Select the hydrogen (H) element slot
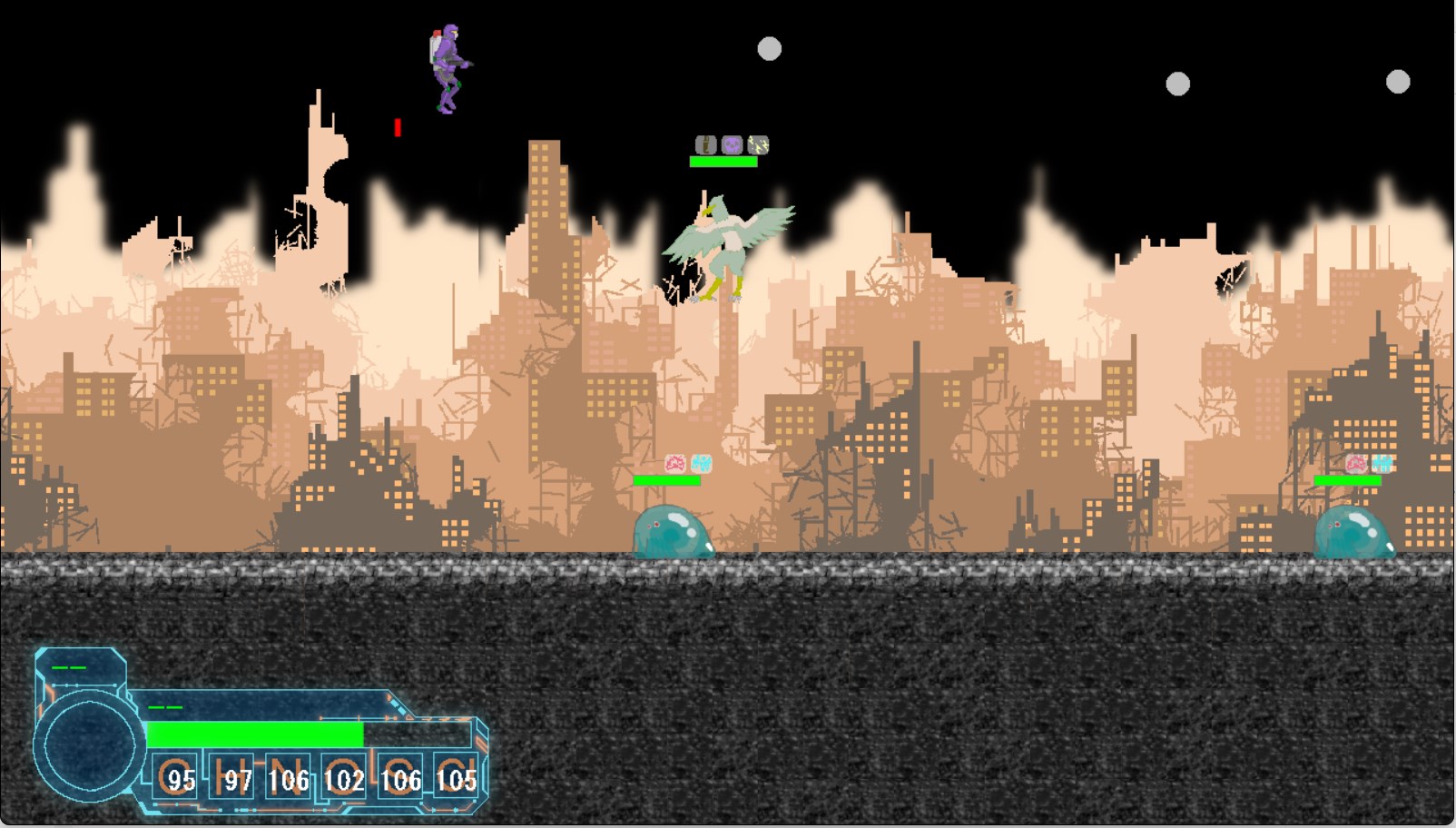Image resolution: width=1456 pixels, height=828 pixels. tap(233, 778)
